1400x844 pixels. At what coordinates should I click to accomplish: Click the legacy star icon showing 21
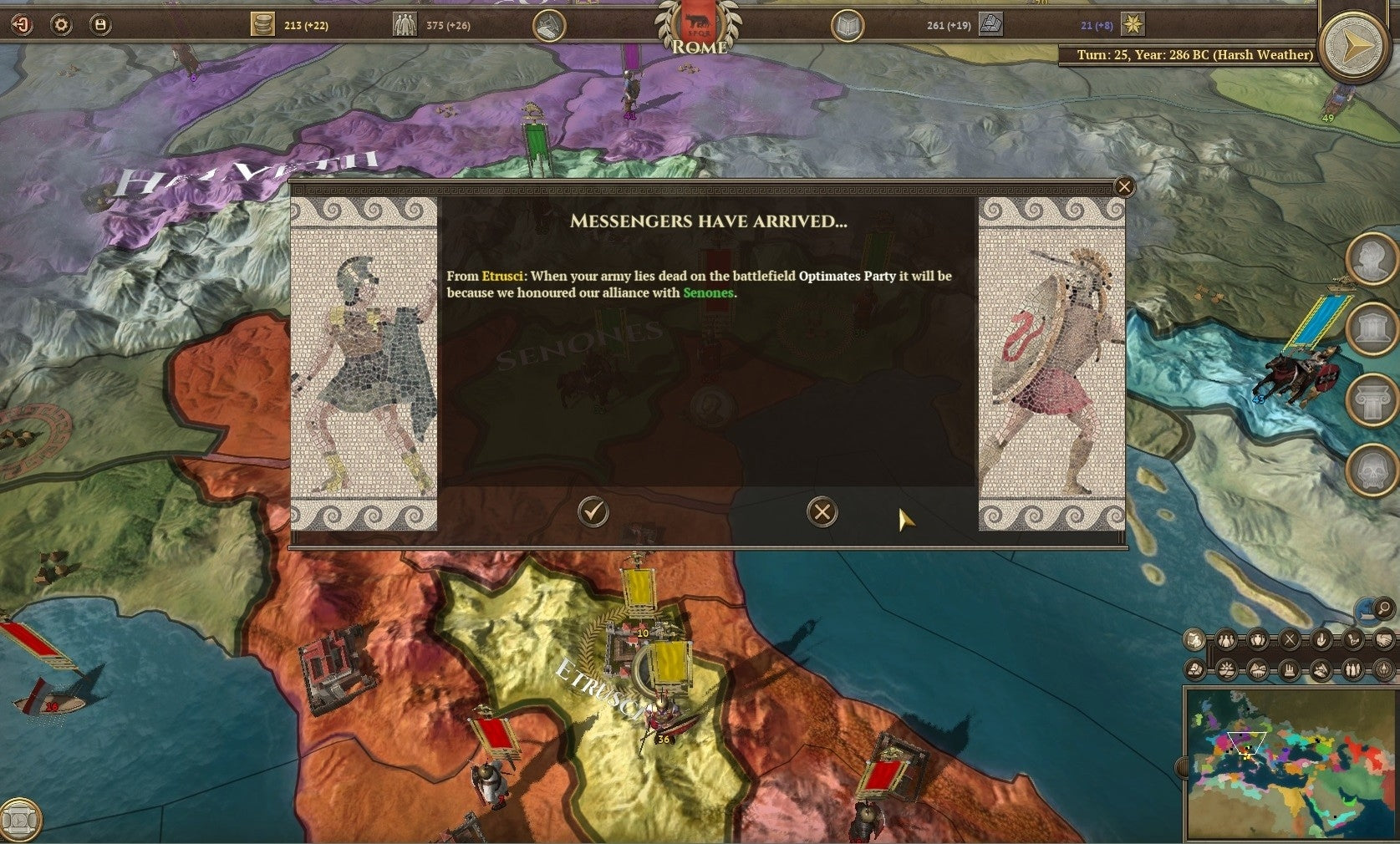1133,26
